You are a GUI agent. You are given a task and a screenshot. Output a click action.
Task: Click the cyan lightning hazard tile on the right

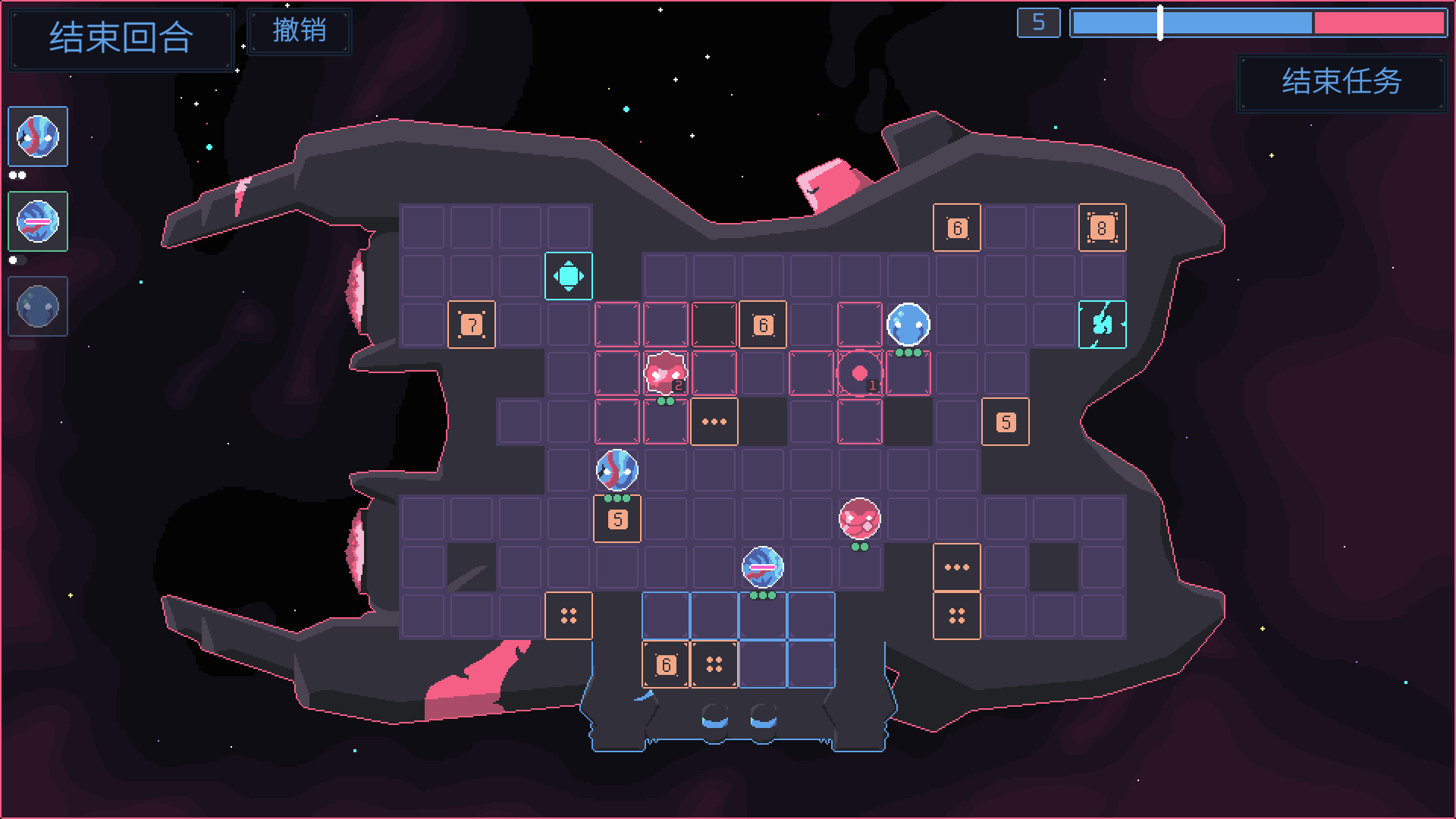click(x=1103, y=325)
